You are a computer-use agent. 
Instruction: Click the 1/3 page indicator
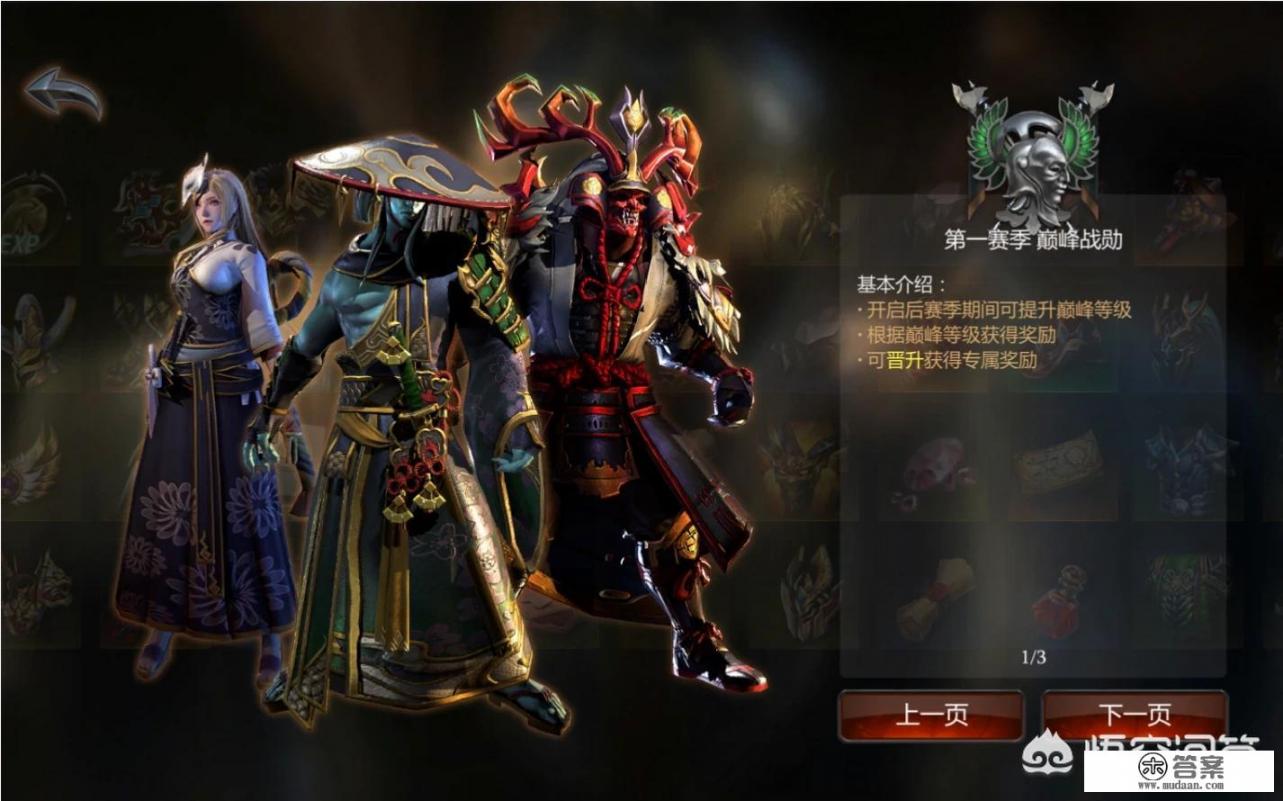[1035, 655]
